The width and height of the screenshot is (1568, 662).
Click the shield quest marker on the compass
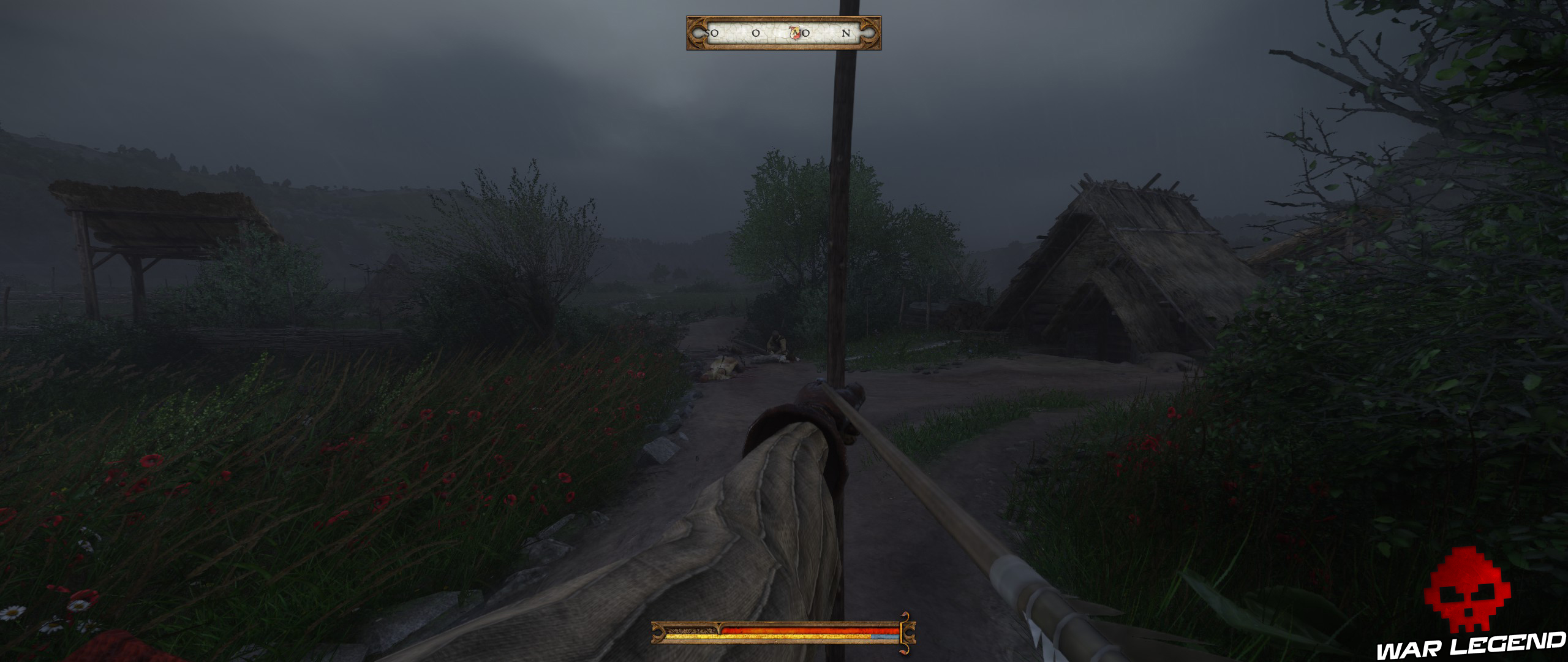point(794,34)
